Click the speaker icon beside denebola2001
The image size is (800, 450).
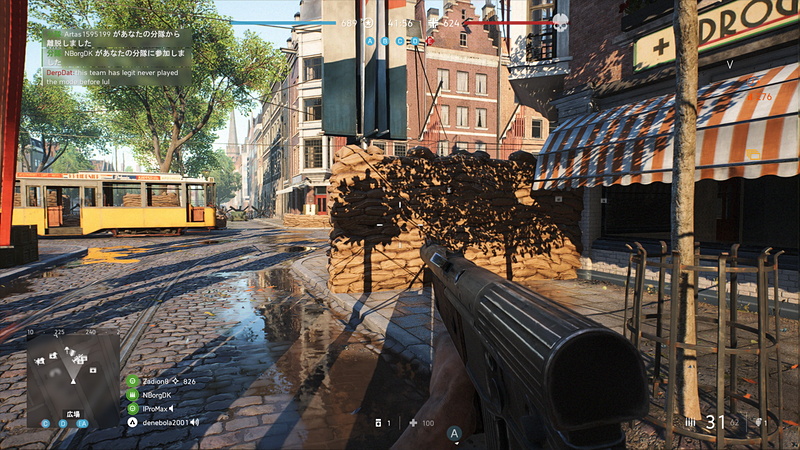[x=194, y=422]
